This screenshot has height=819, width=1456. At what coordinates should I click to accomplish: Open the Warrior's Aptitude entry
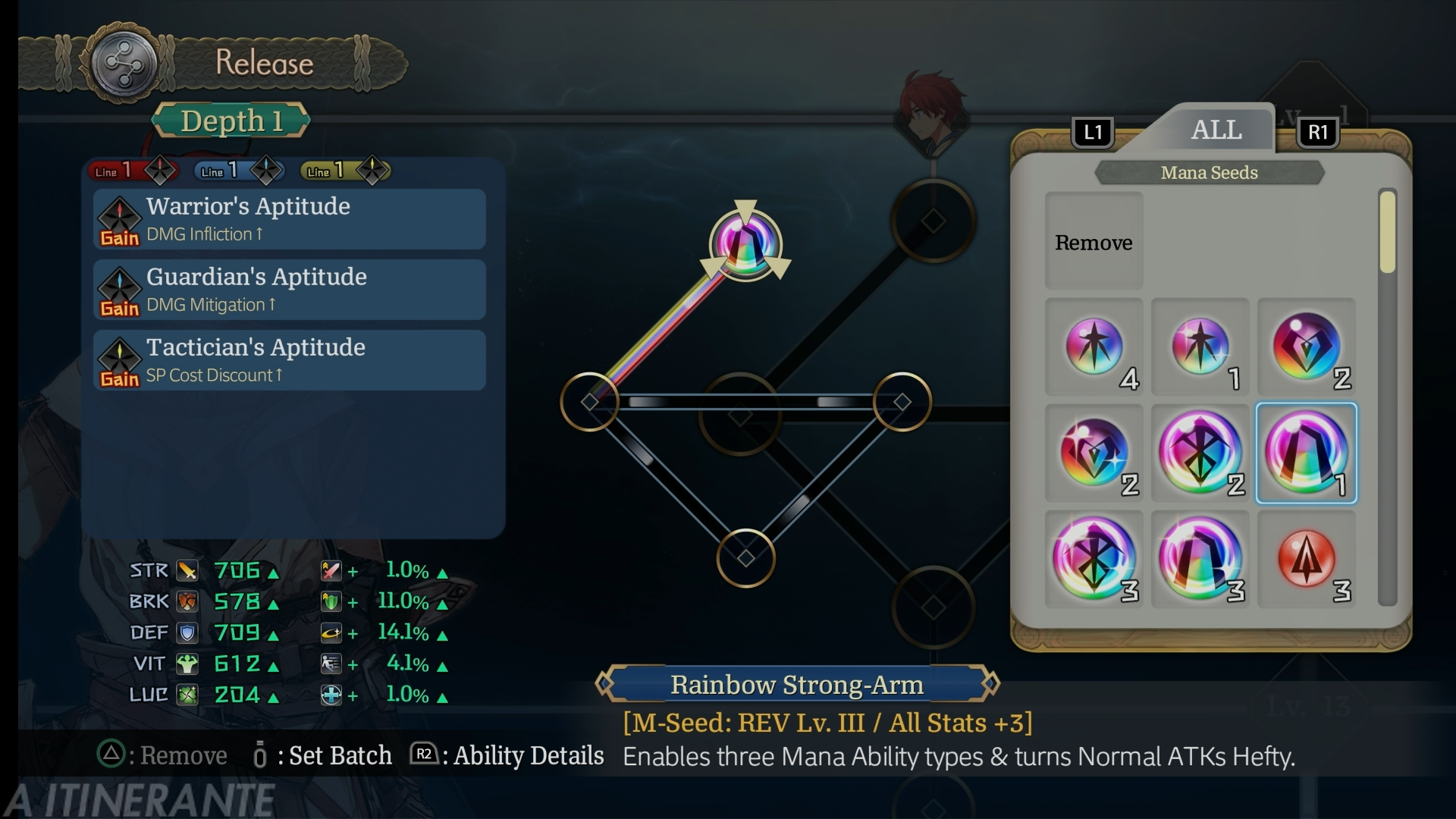click(289, 219)
